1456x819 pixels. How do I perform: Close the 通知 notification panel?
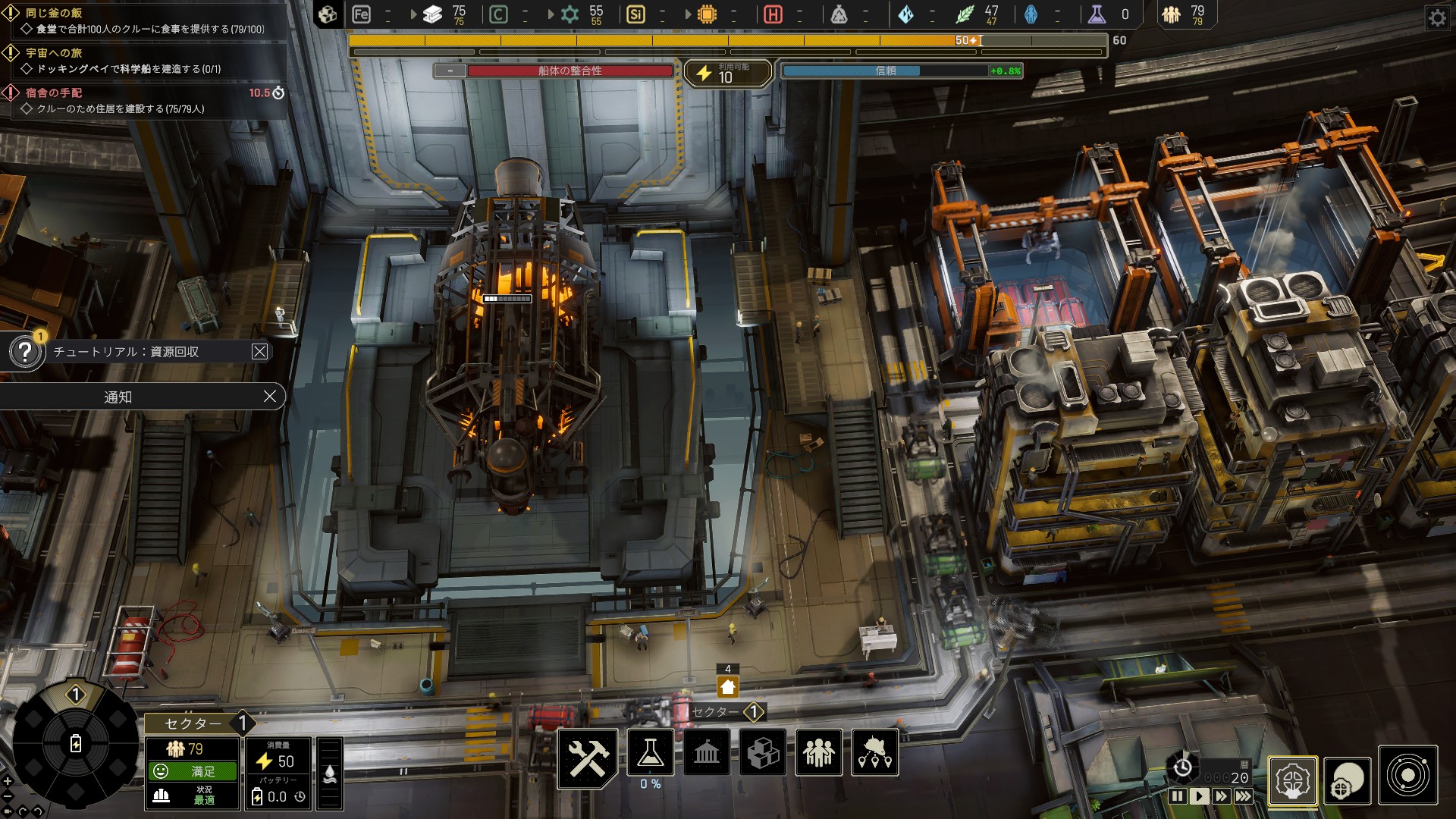(269, 397)
